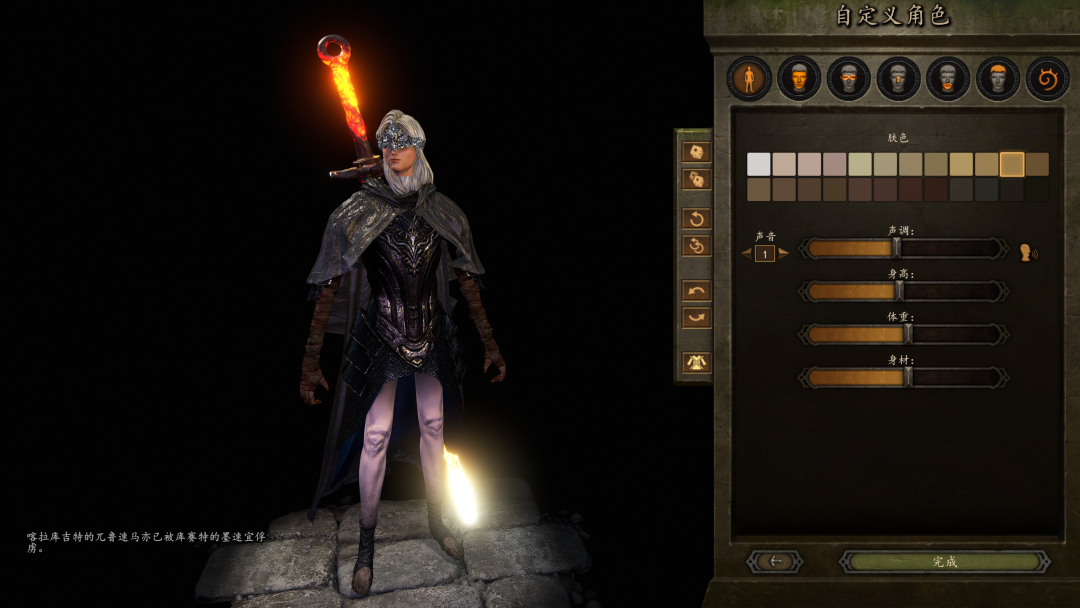1080x608 pixels.
Task: Select the previous 声音 voice with left arrow
Action: pyautogui.click(x=746, y=253)
